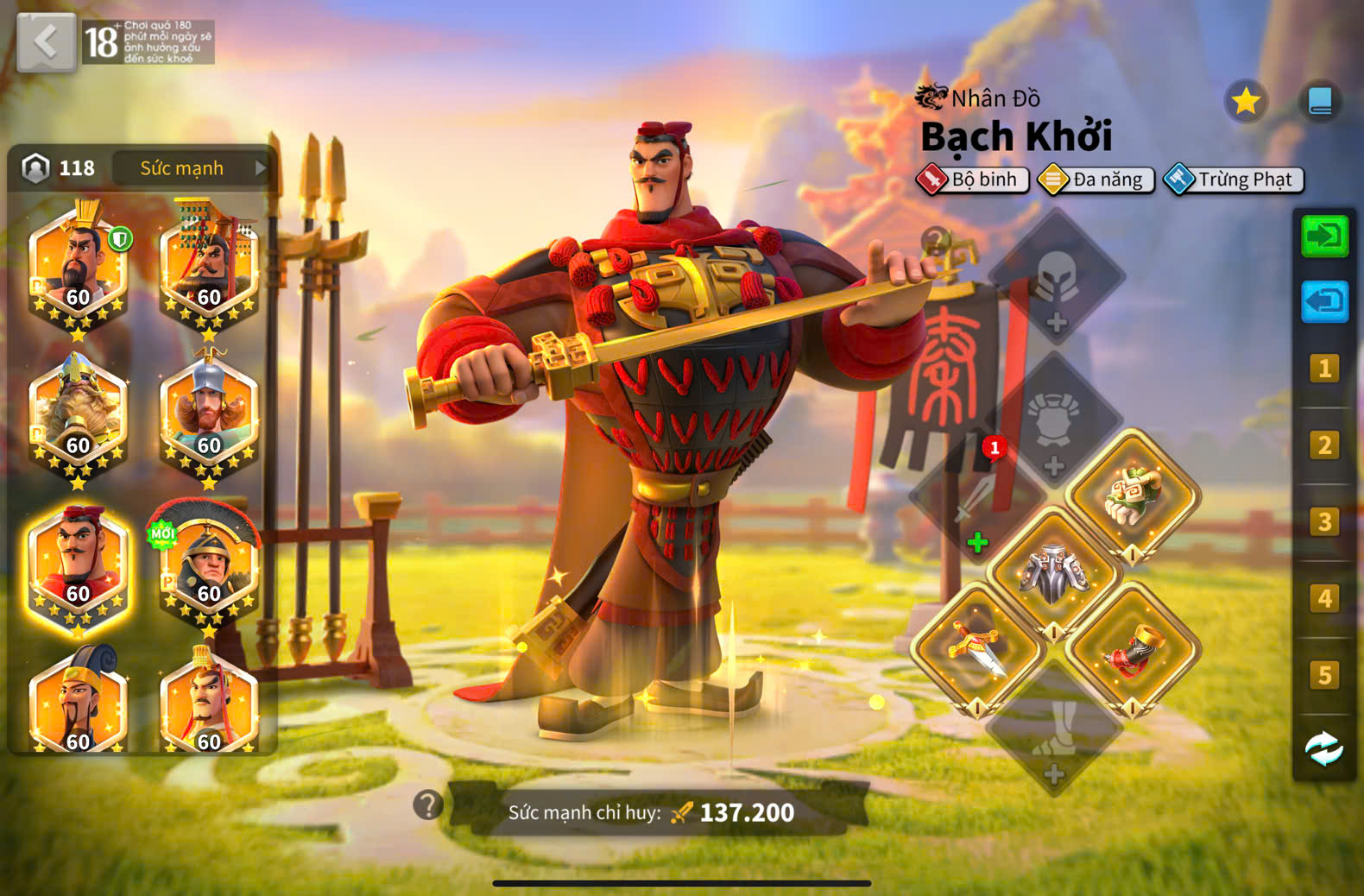Click the refresh arrows button
The width and height of the screenshot is (1364, 896).
coord(1324,748)
